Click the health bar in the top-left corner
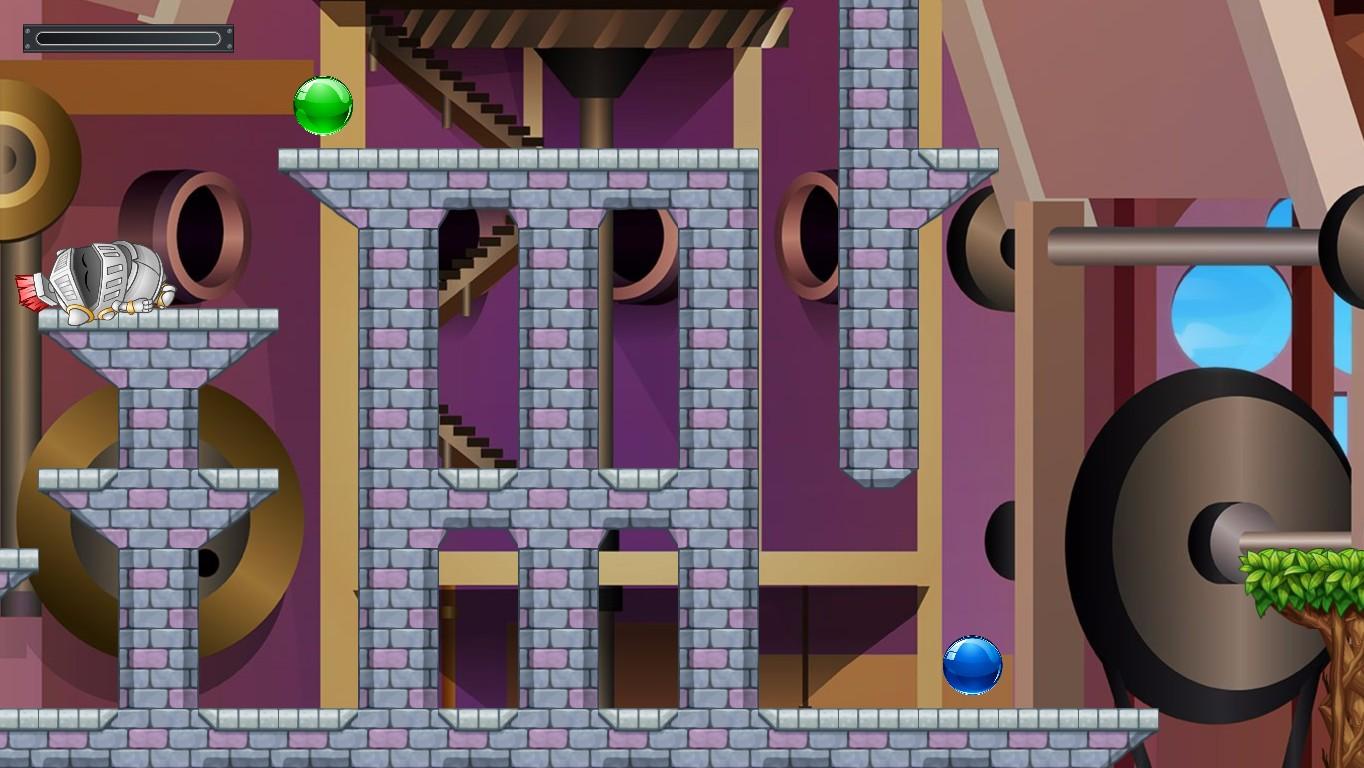This screenshot has height=768, width=1364. pyautogui.click(x=127, y=36)
